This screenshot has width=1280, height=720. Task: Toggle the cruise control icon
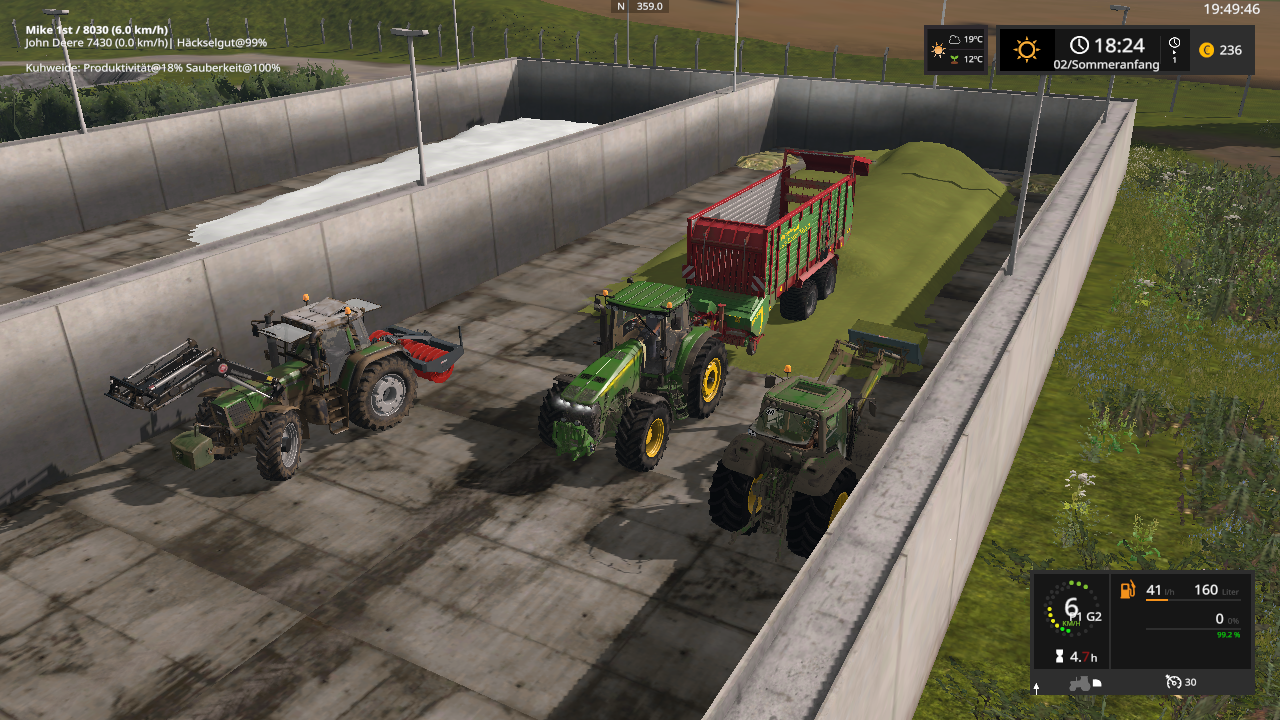[1173, 682]
